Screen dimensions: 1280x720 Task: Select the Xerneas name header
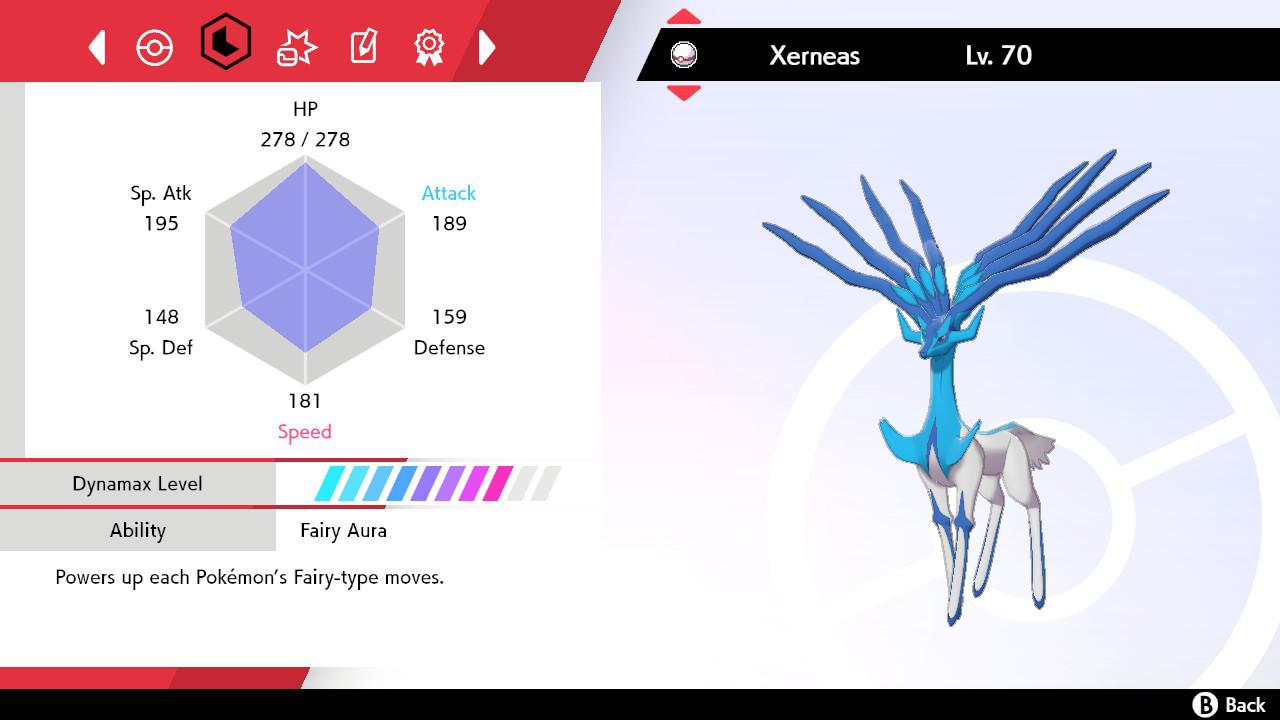[x=814, y=56]
